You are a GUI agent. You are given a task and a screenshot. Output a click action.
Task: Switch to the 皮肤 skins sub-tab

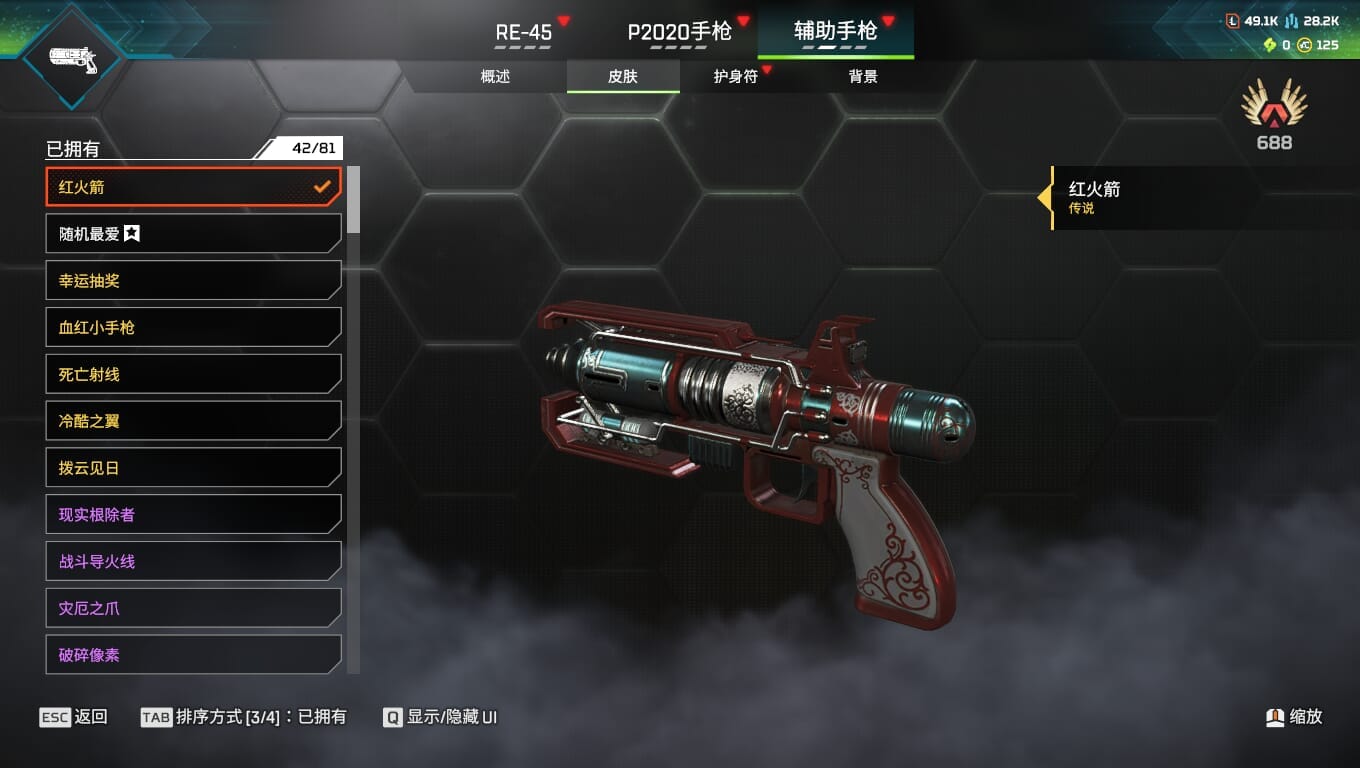point(623,77)
